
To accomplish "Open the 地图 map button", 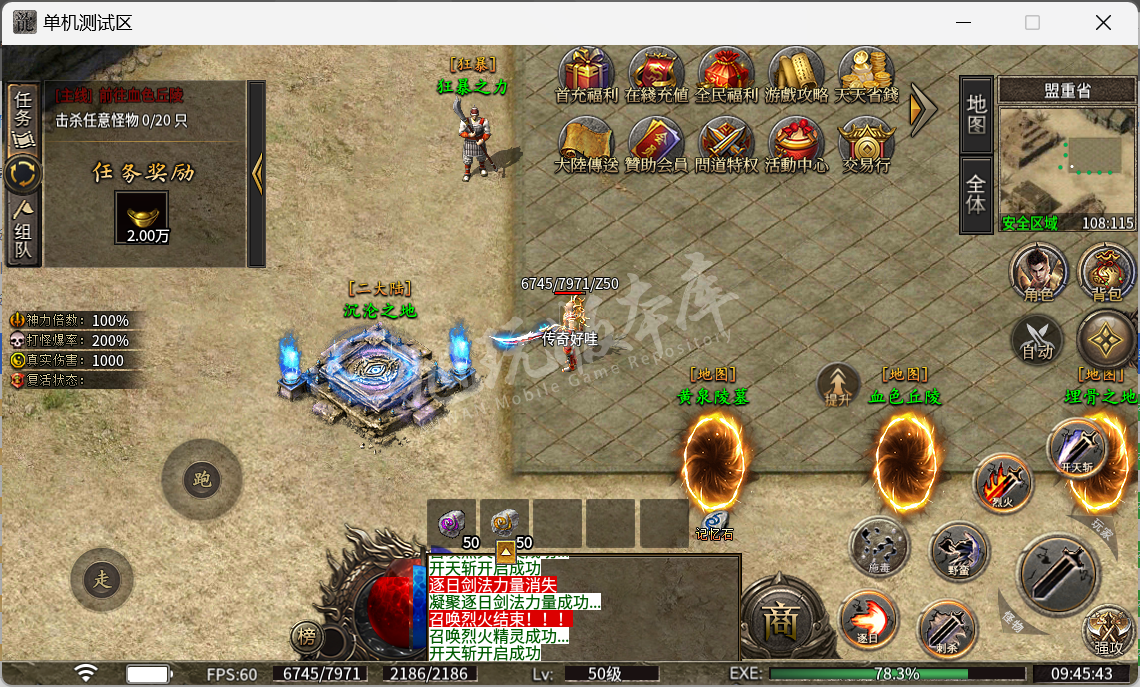I will 976,113.
